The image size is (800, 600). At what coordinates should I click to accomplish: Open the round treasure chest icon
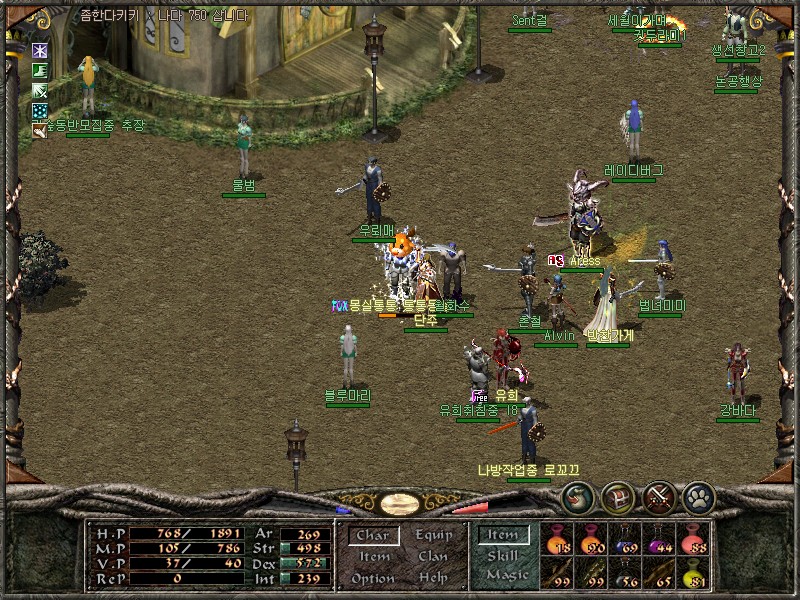click(617, 496)
